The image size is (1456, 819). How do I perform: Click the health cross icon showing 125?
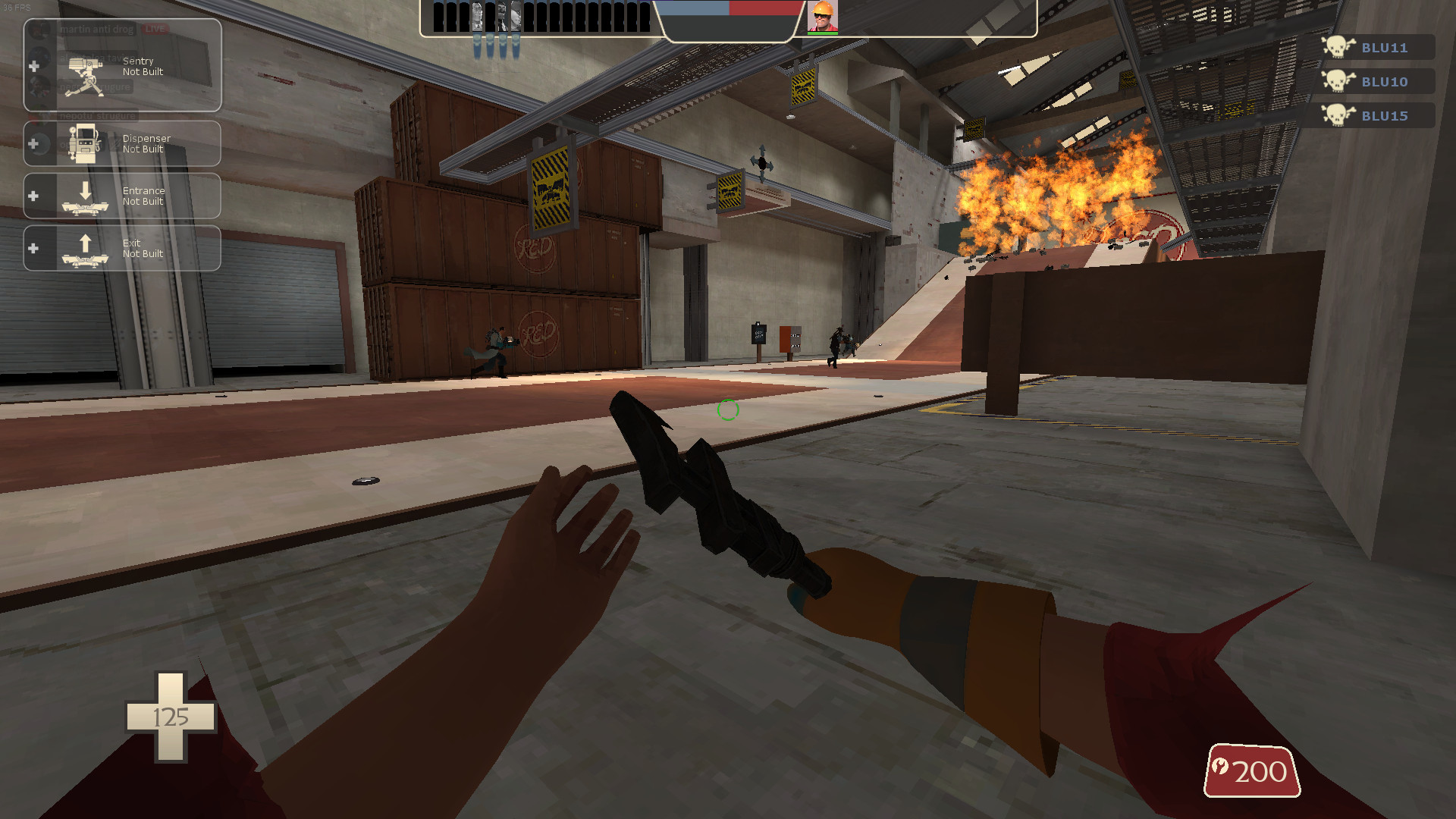171,717
